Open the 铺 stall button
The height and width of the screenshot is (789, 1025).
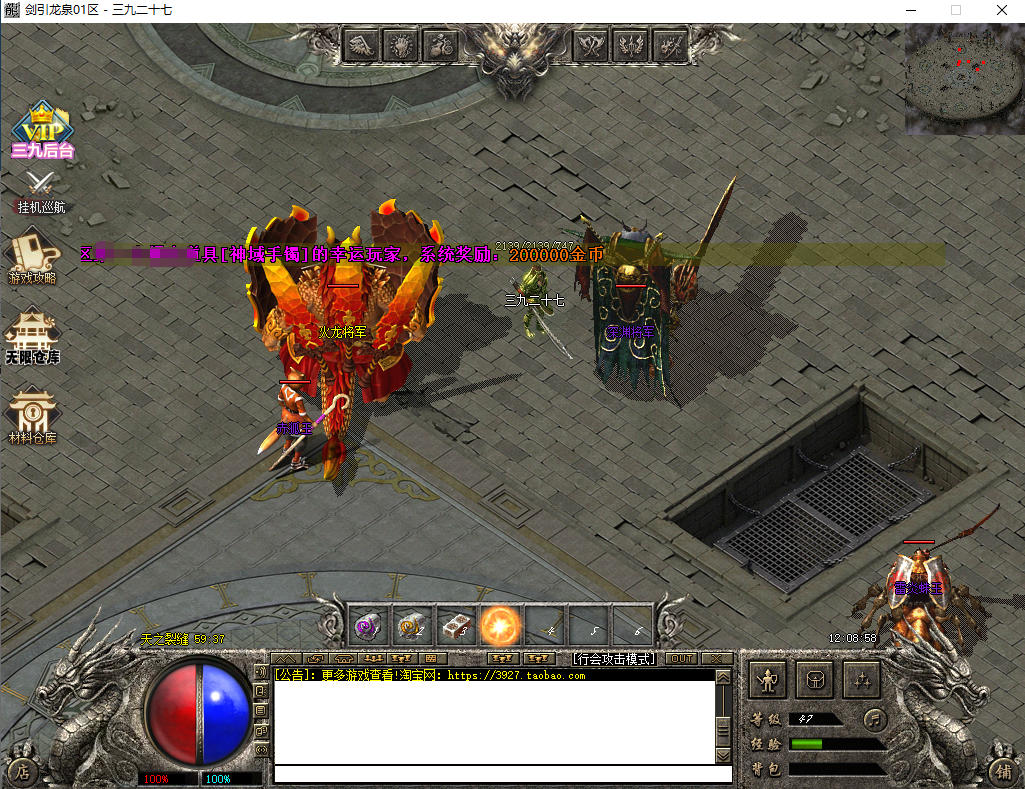coord(1002,770)
